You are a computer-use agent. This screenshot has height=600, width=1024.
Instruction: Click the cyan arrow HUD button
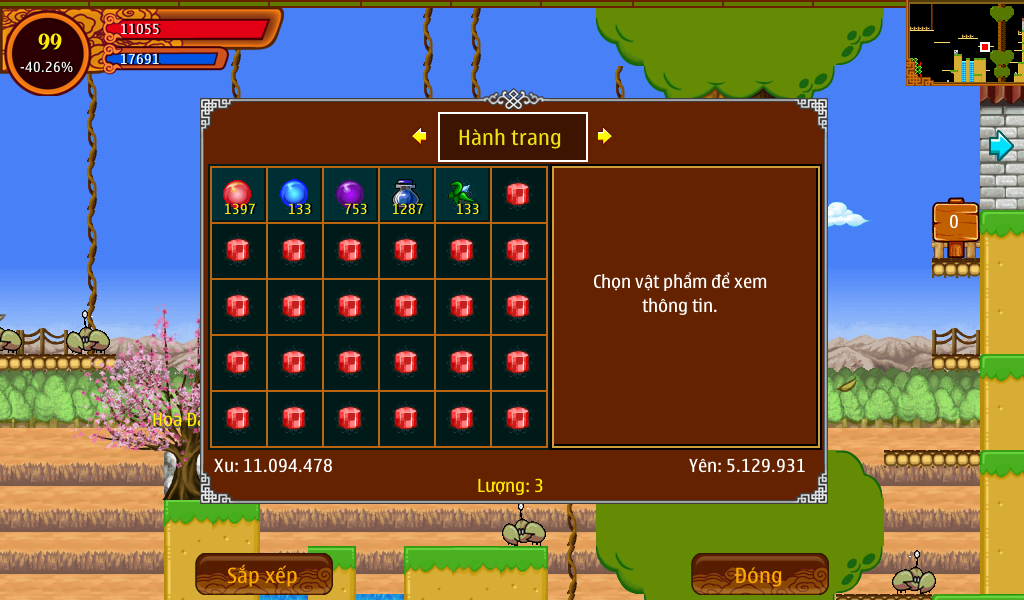[x=1001, y=146]
